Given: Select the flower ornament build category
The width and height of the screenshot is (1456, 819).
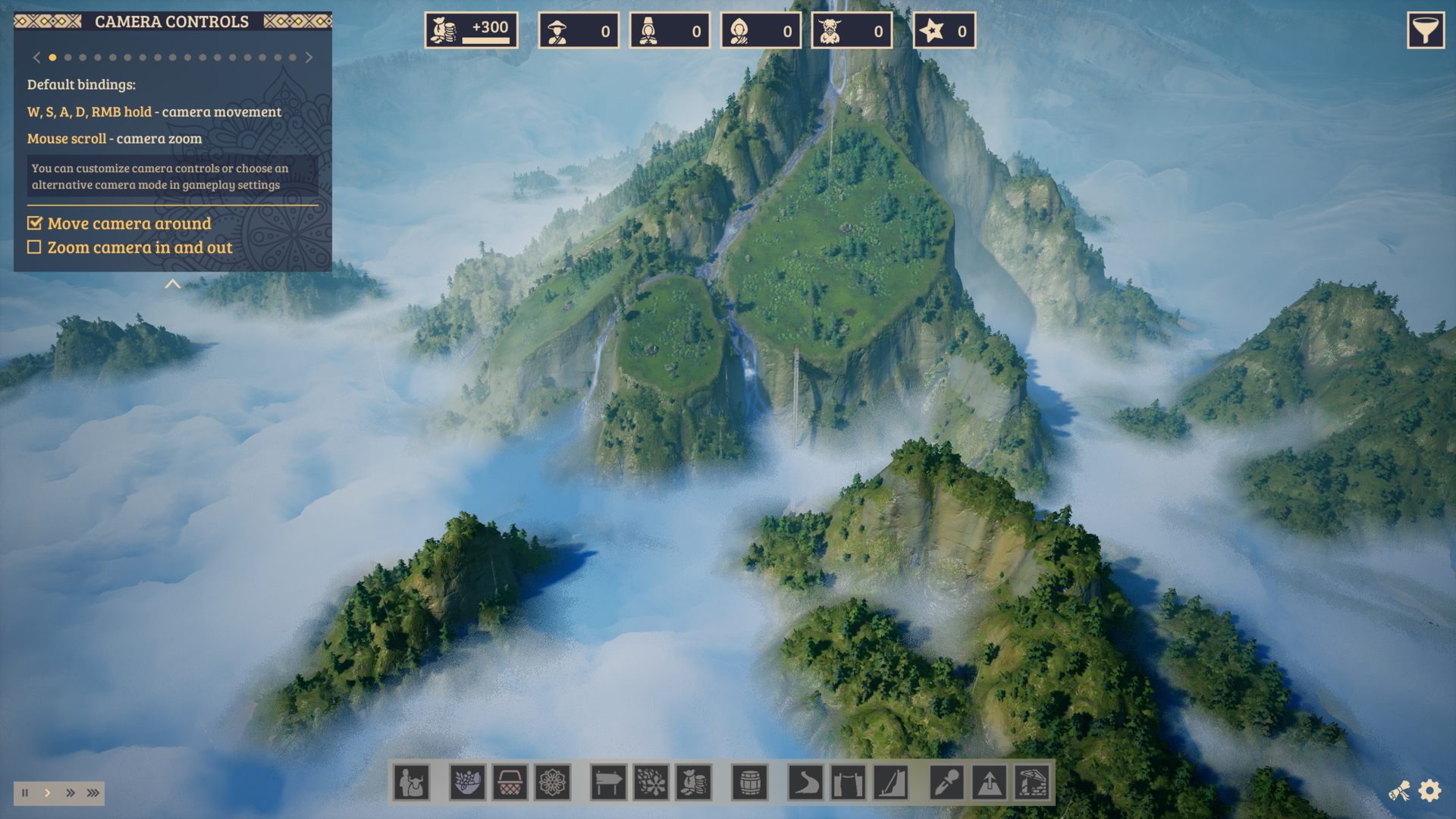Looking at the screenshot, I should [552, 782].
